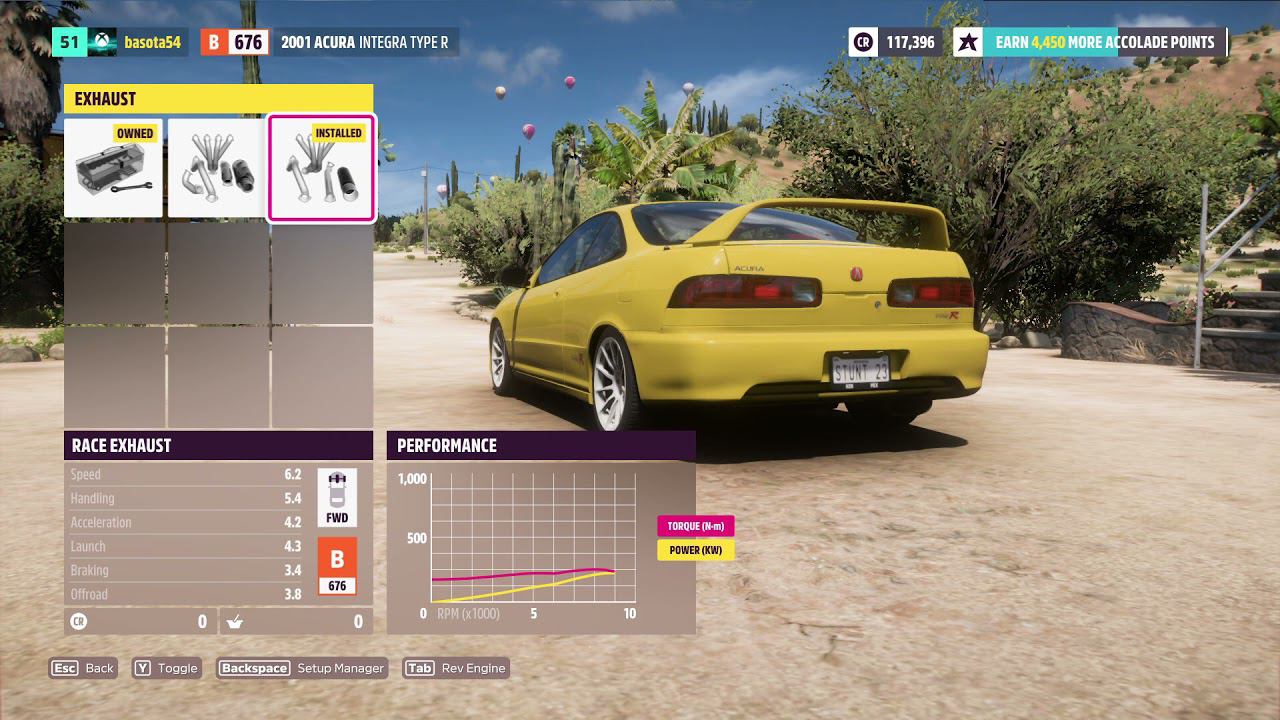
Task: Click the Back option
Action: [84, 668]
